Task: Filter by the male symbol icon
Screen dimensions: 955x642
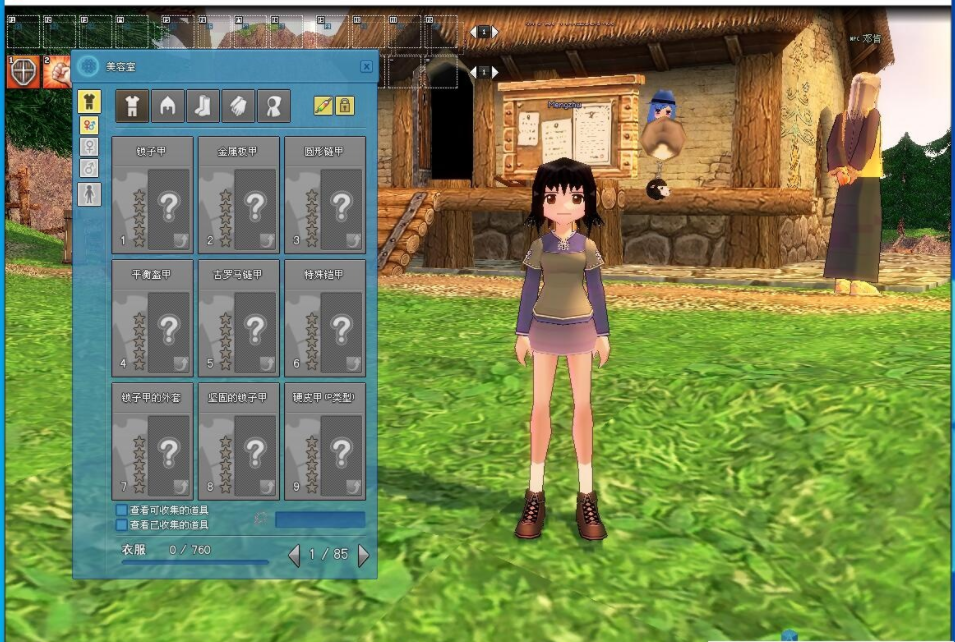Action: tap(89, 167)
